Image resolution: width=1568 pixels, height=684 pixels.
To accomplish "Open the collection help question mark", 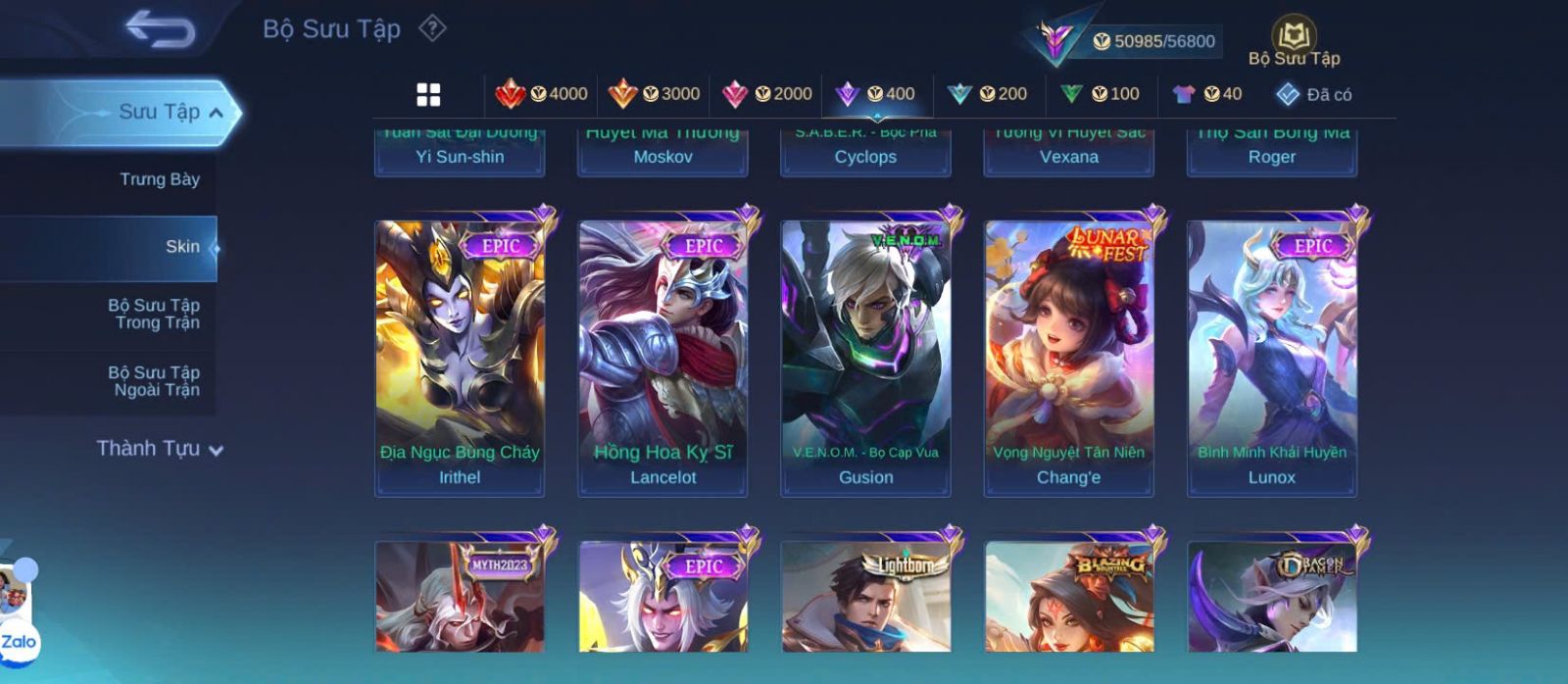I will (432, 28).
